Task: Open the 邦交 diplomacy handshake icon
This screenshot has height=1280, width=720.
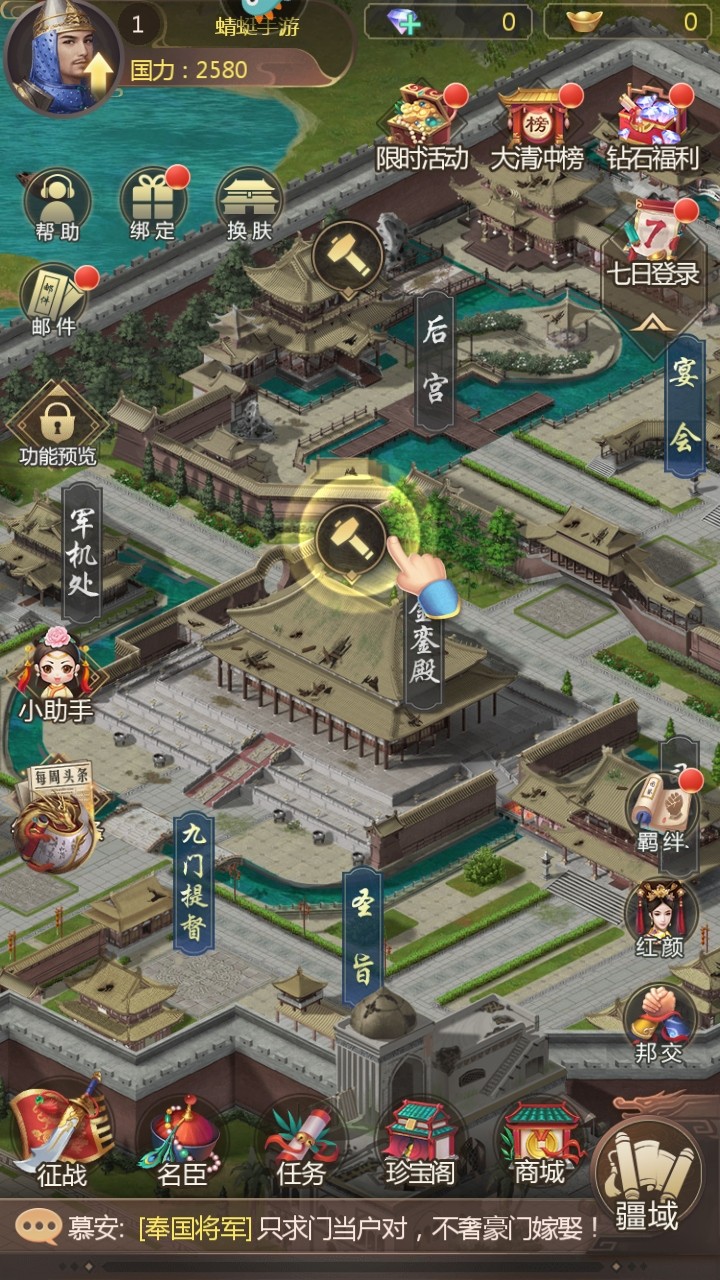Action: [660, 1022]
